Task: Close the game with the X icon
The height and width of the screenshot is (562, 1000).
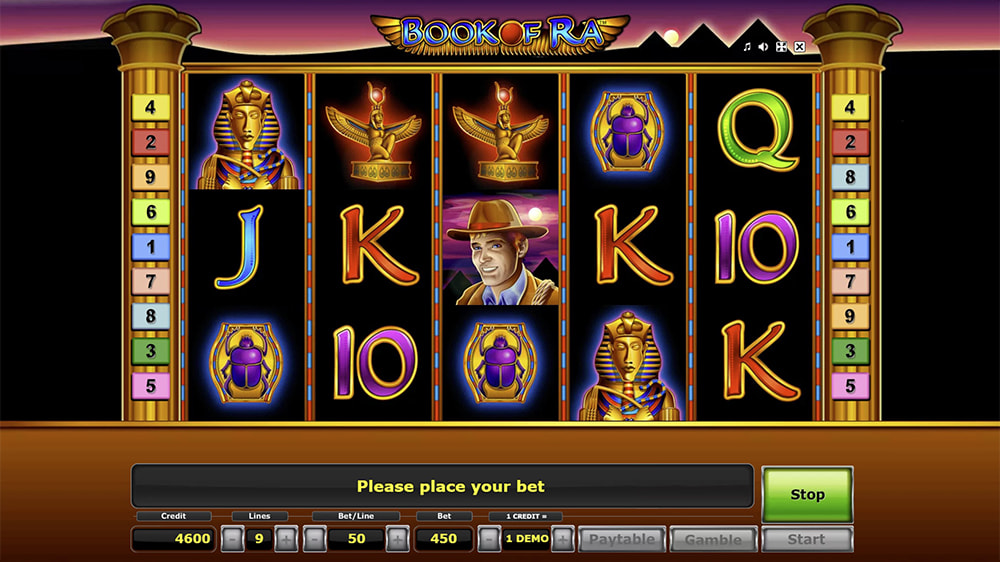Action: point(797,47)
